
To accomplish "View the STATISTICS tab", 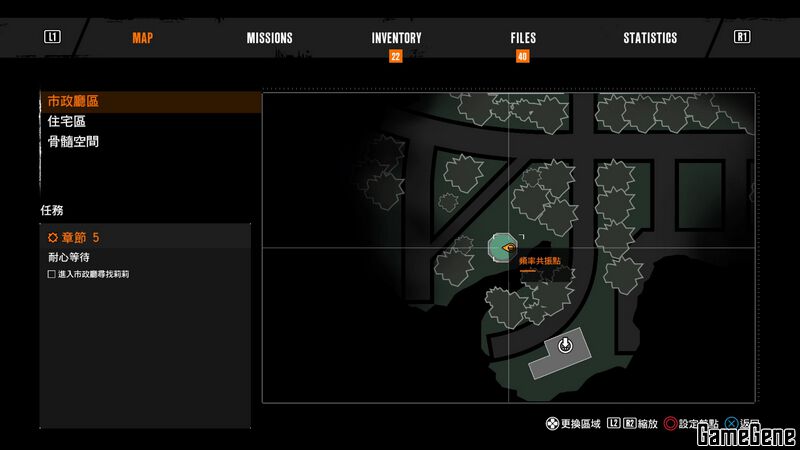I will [x=650, y=38].
